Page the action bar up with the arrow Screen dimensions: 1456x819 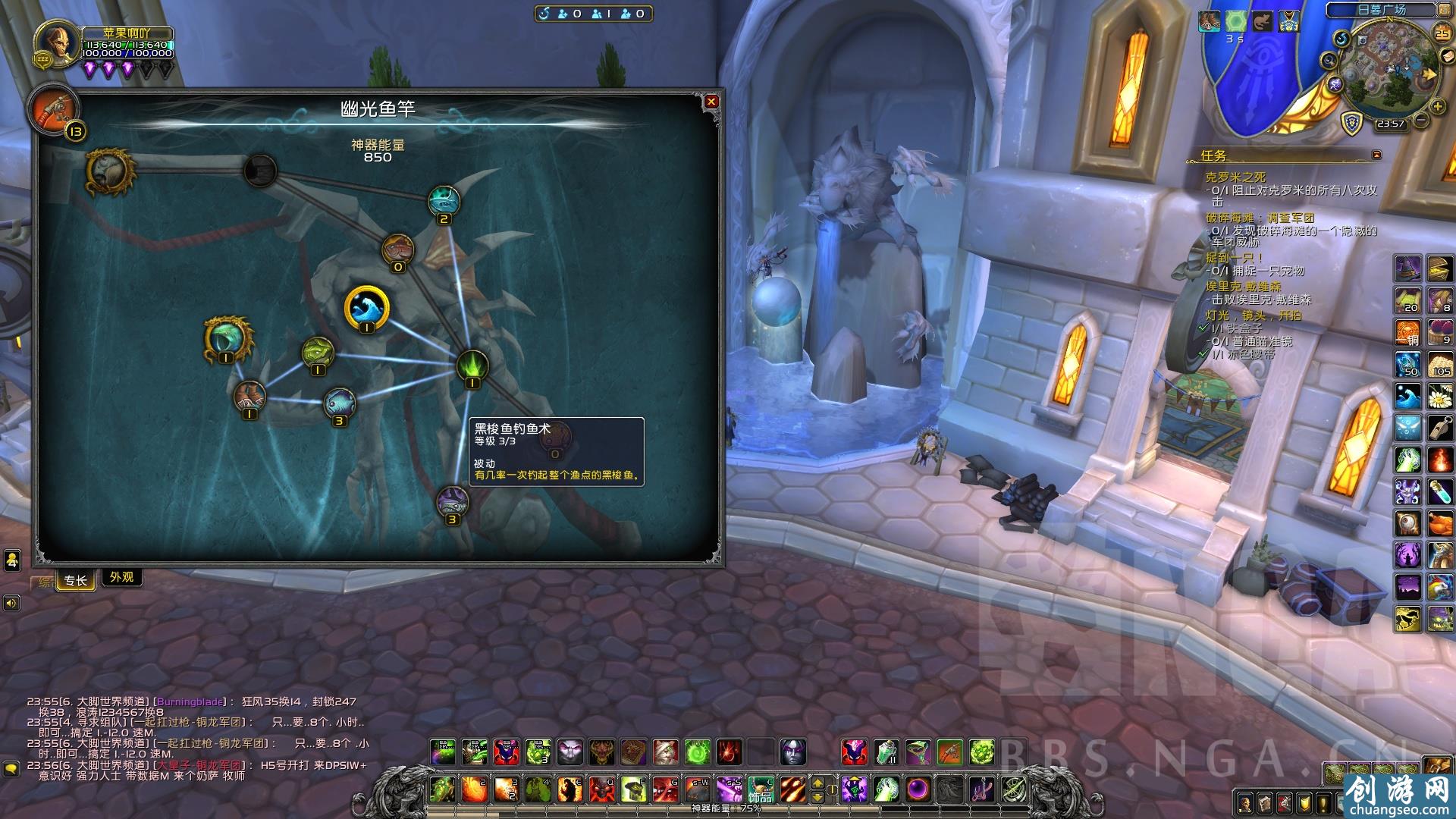point(817,783)
